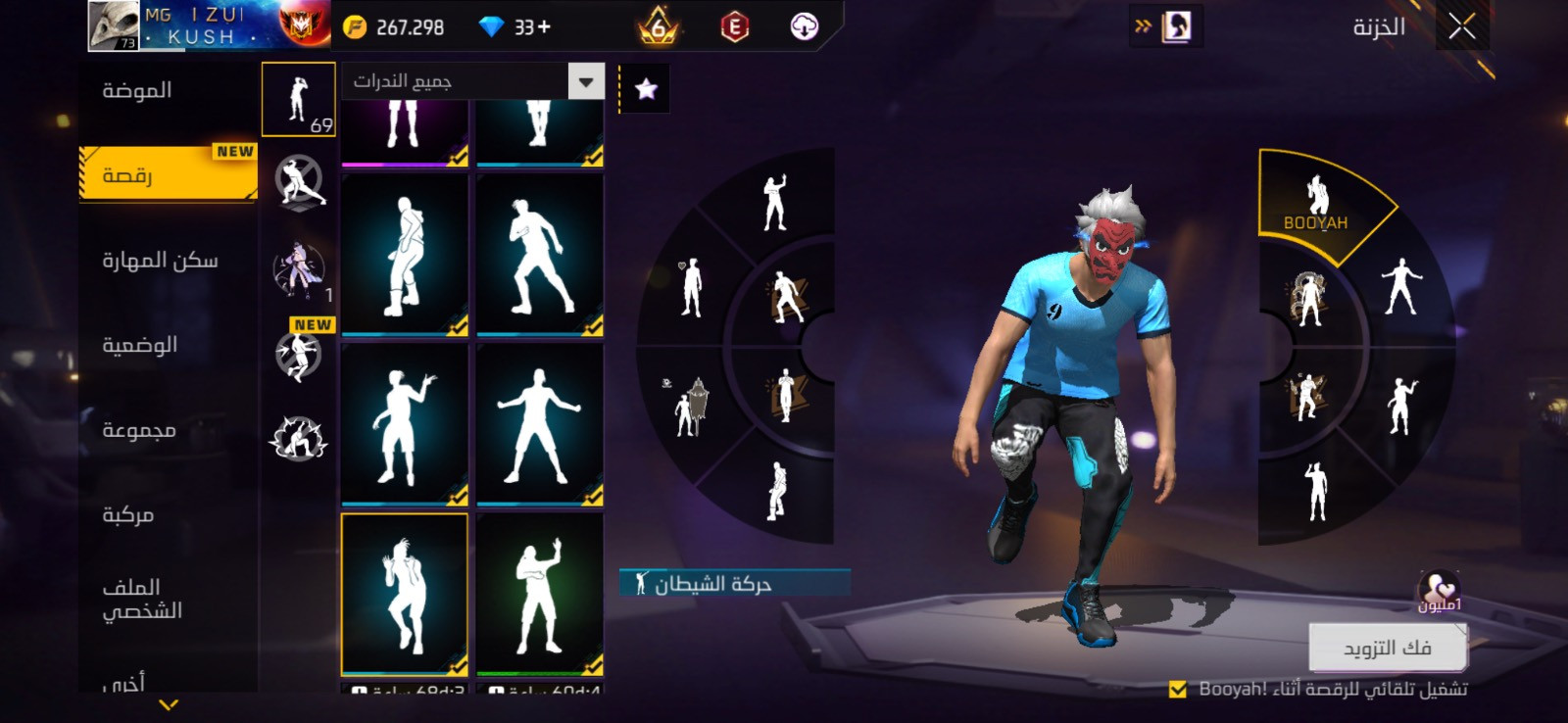
Task: Open the cloud download icon
Action: click(804, 27)
